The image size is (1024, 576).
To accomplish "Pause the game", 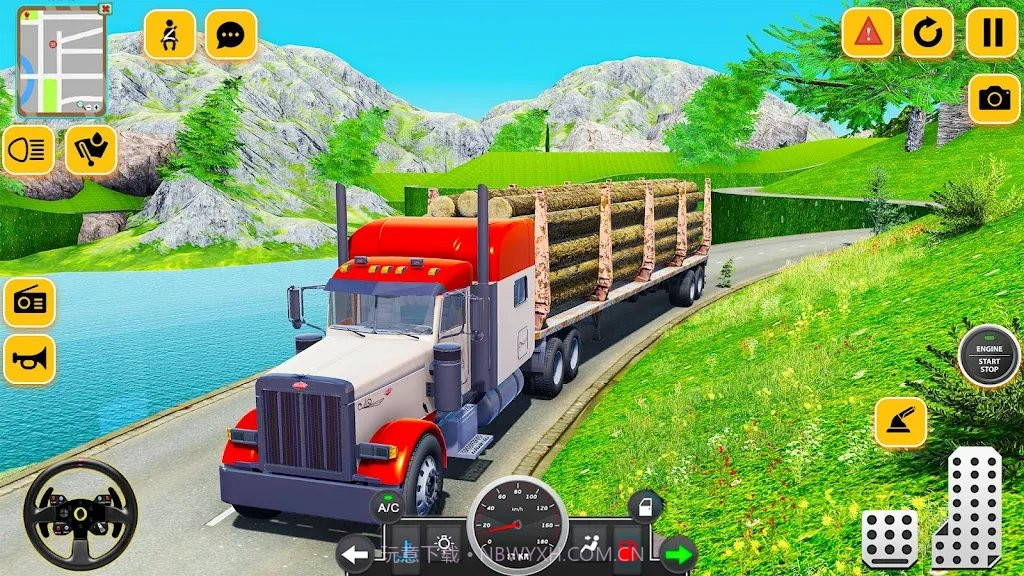I will tap(991, 34).
